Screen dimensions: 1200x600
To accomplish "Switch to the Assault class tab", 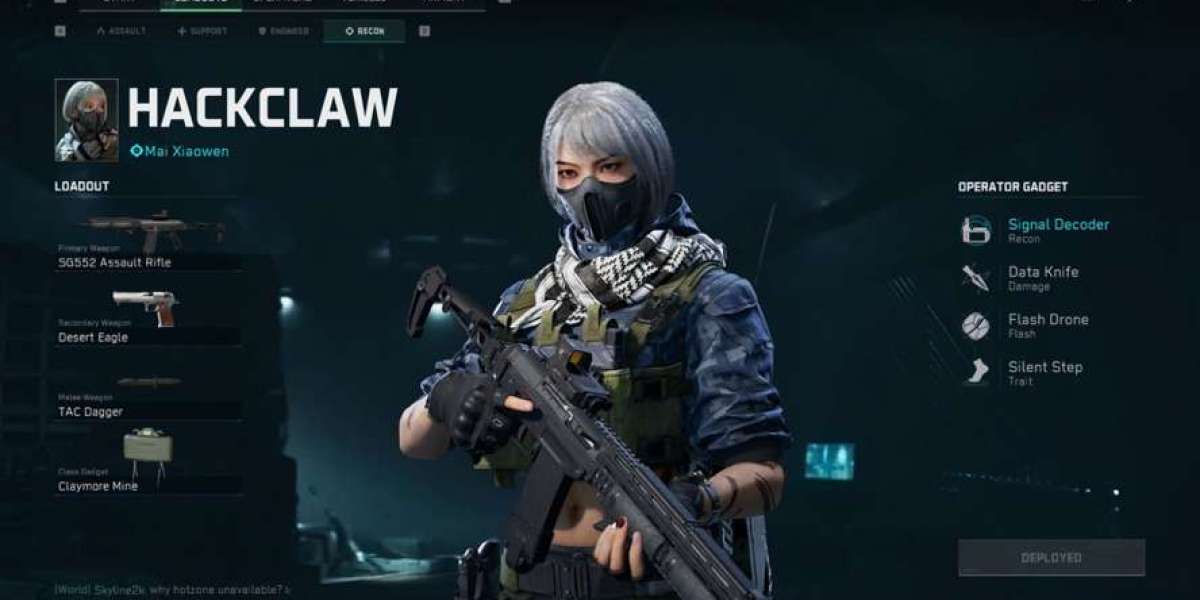I will click(x=121, y=31).
